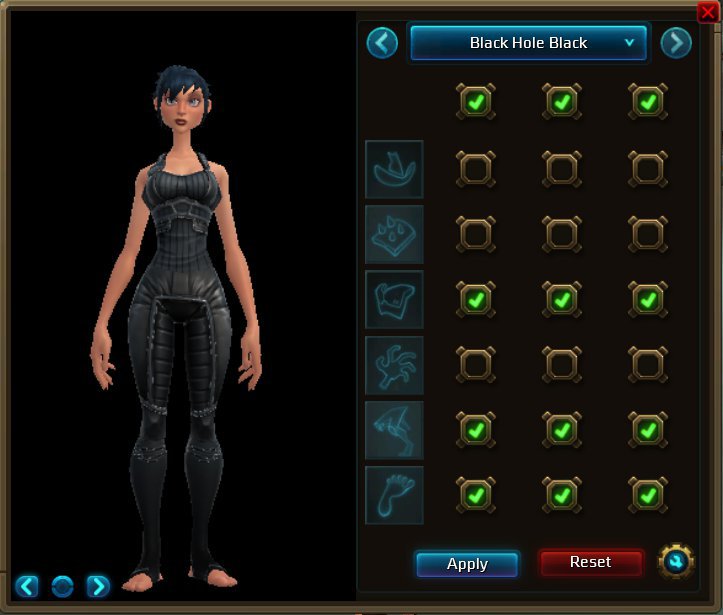Rotate the character preview right
The image size is (723, 615).
97,586
